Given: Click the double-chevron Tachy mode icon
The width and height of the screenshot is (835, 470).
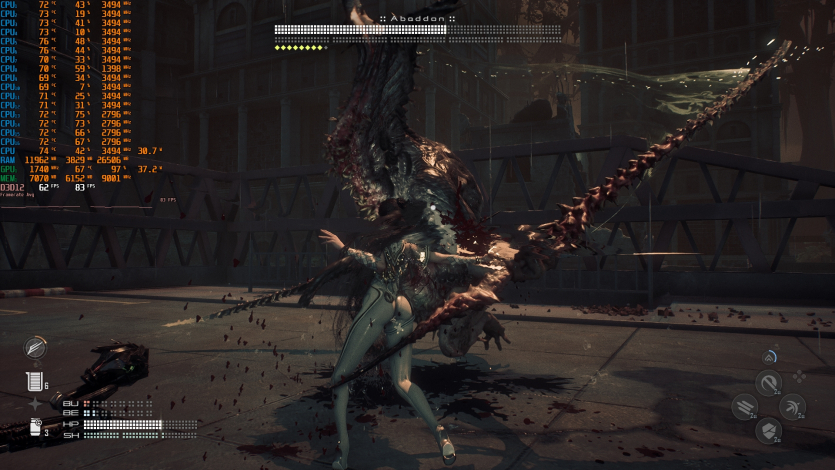Looking at the screenshot, I should coord(768,356).
